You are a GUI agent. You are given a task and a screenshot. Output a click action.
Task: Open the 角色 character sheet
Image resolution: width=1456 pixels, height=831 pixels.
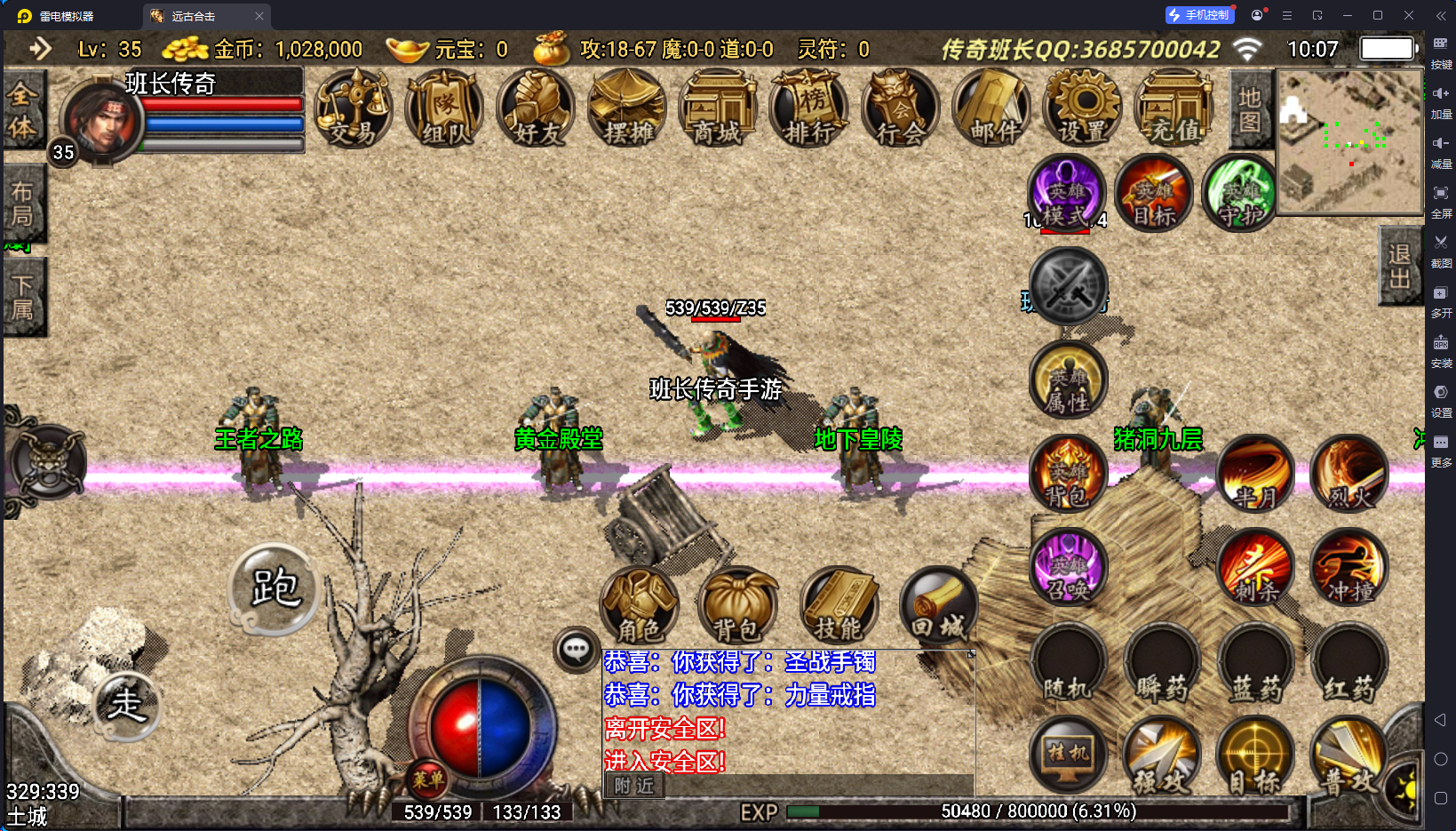coord(640,606)
